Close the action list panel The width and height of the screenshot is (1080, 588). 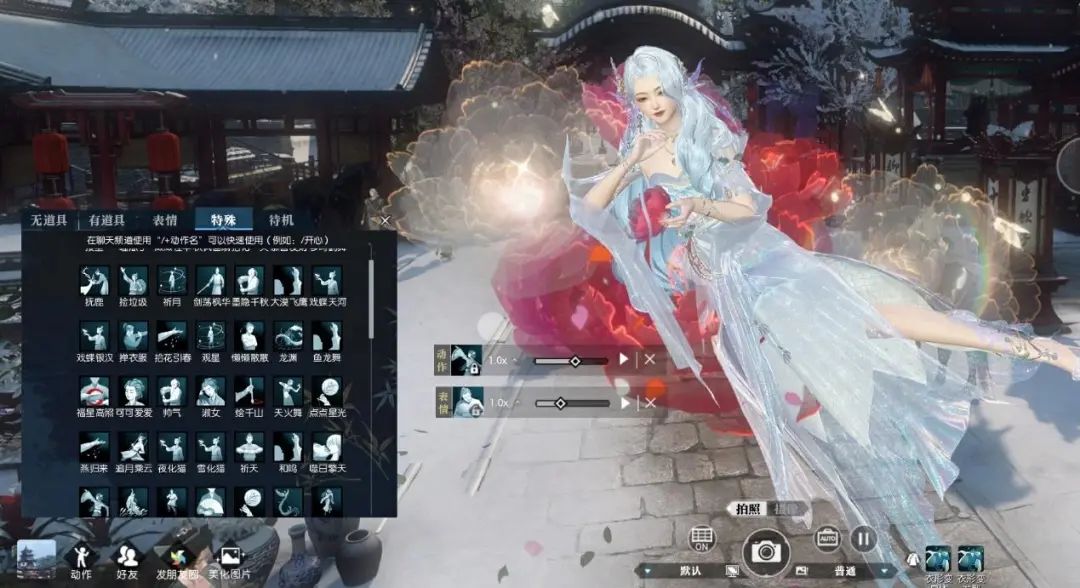[386, 221]
